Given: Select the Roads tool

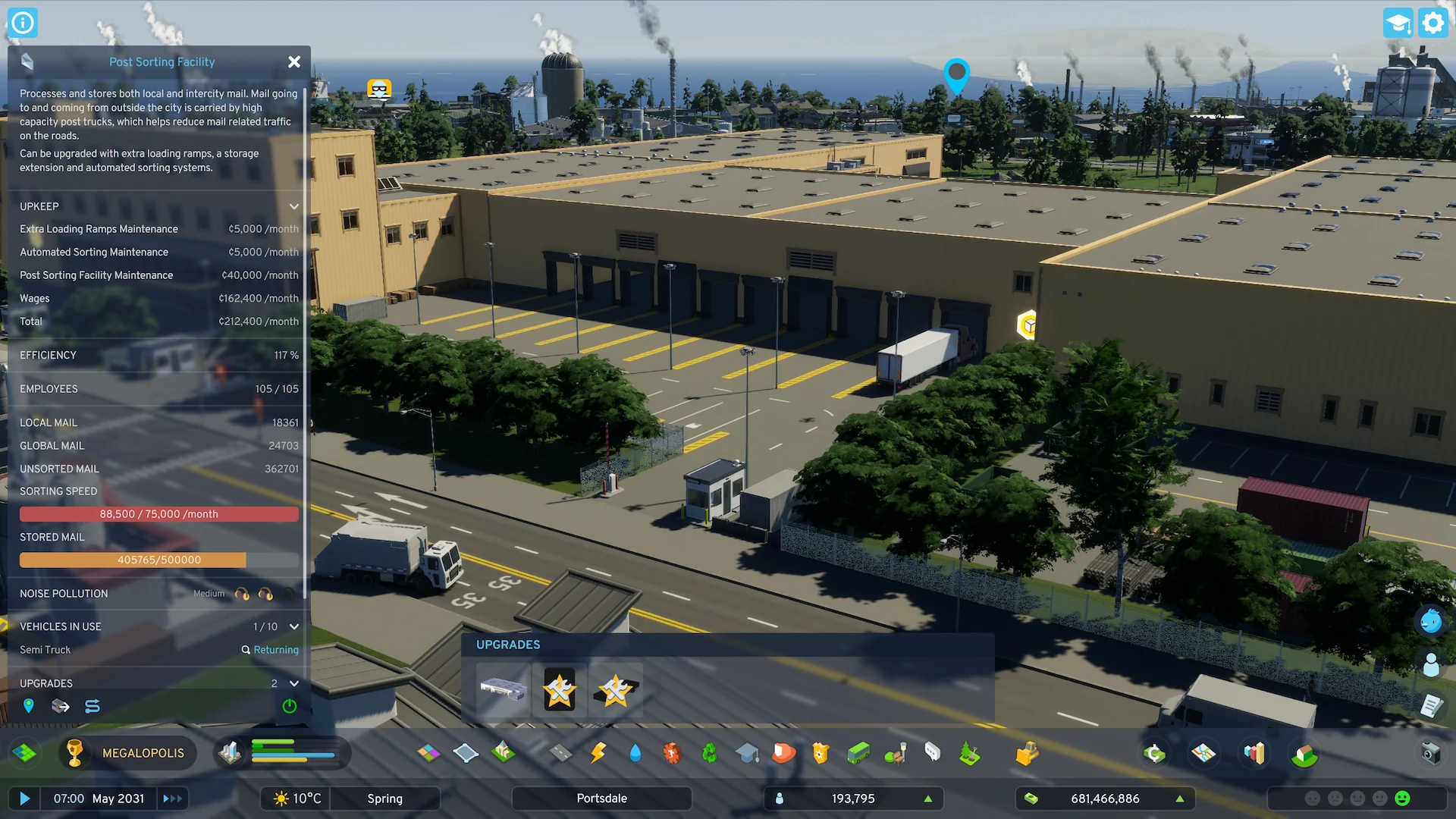Looking at the screenshot, I should coord(560,753).
